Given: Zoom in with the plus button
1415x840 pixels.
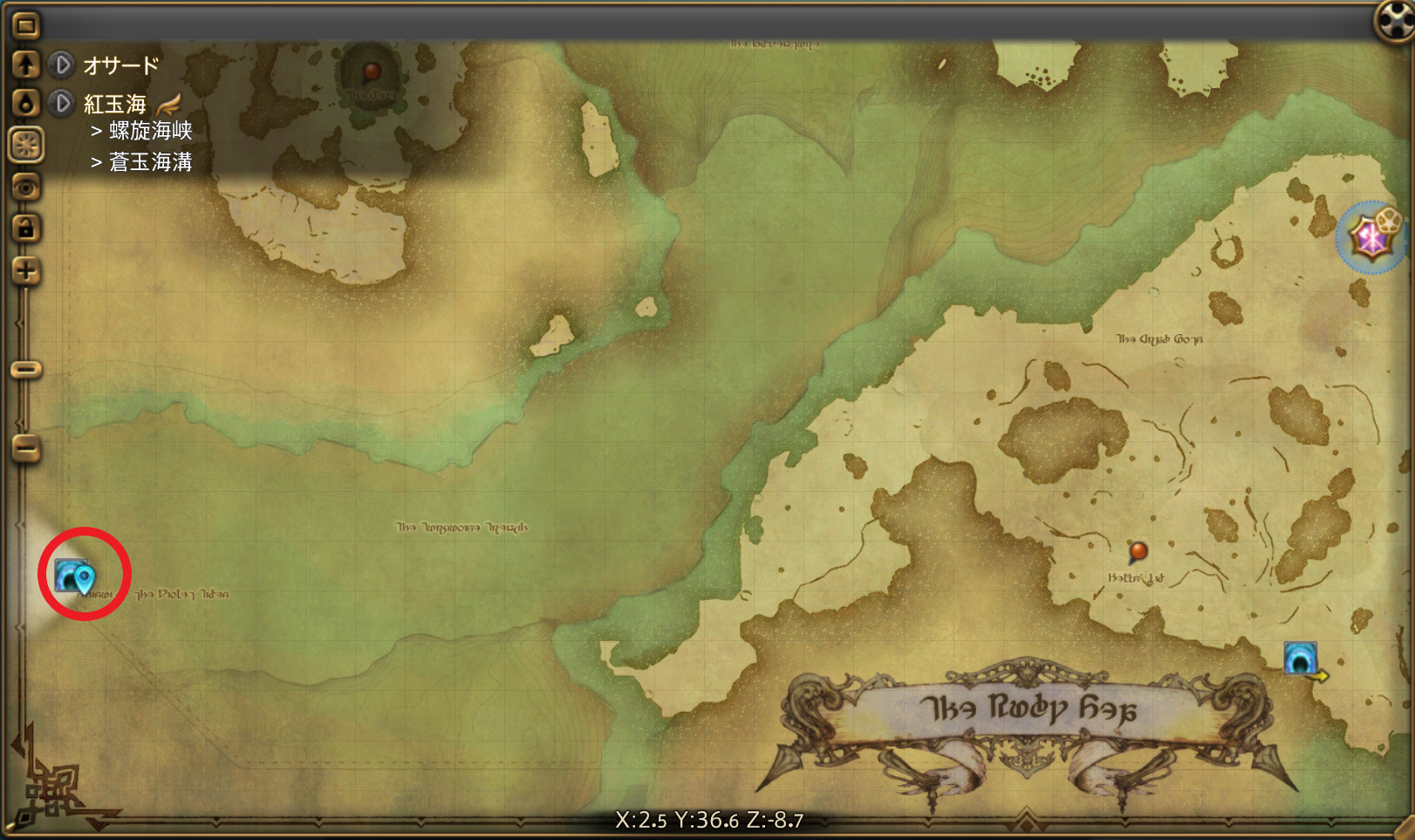Looking at the screenshot, I should tap(25, 270).
